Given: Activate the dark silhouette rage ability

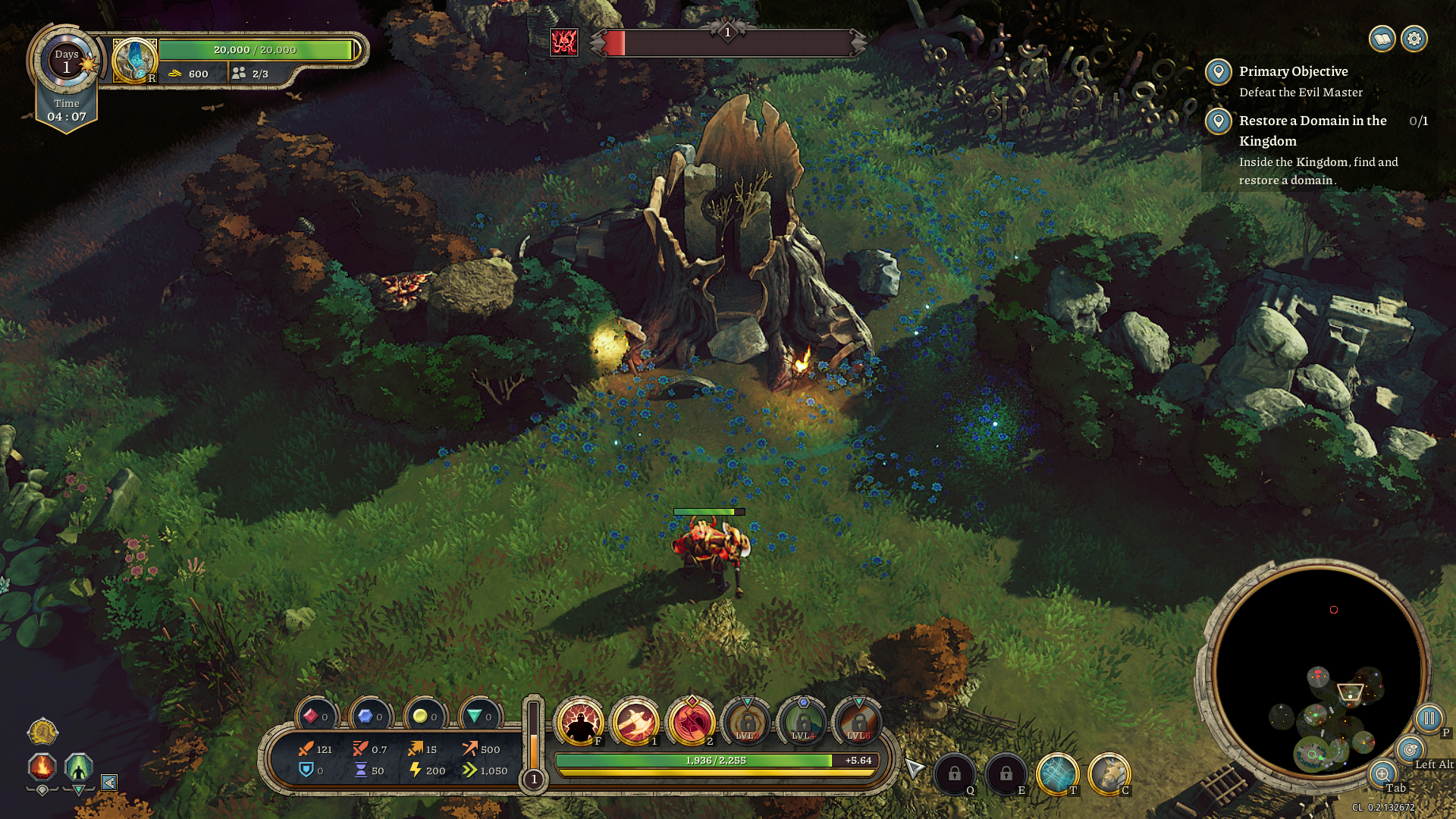Looking at the screenshot, I should point(581,721).
